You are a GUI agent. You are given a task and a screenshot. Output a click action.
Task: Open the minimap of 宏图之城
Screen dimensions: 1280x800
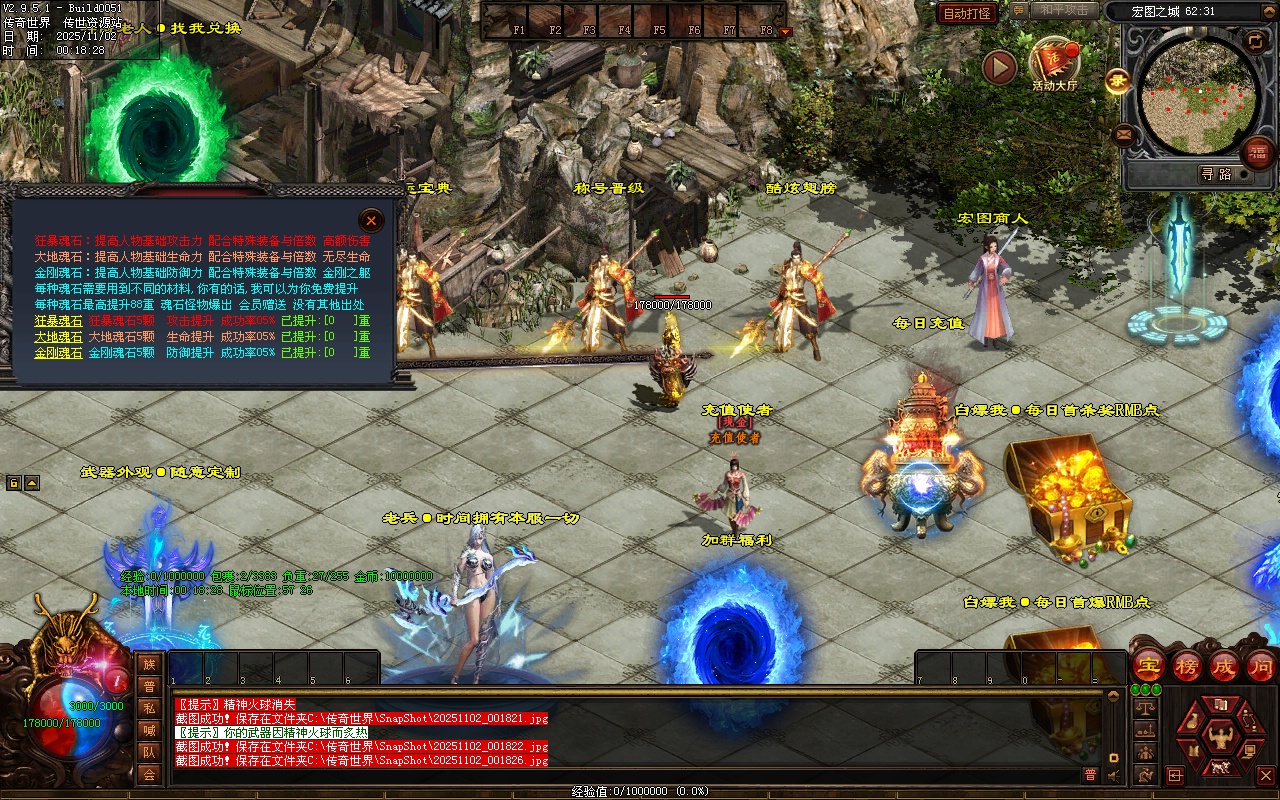point(1199,93)
